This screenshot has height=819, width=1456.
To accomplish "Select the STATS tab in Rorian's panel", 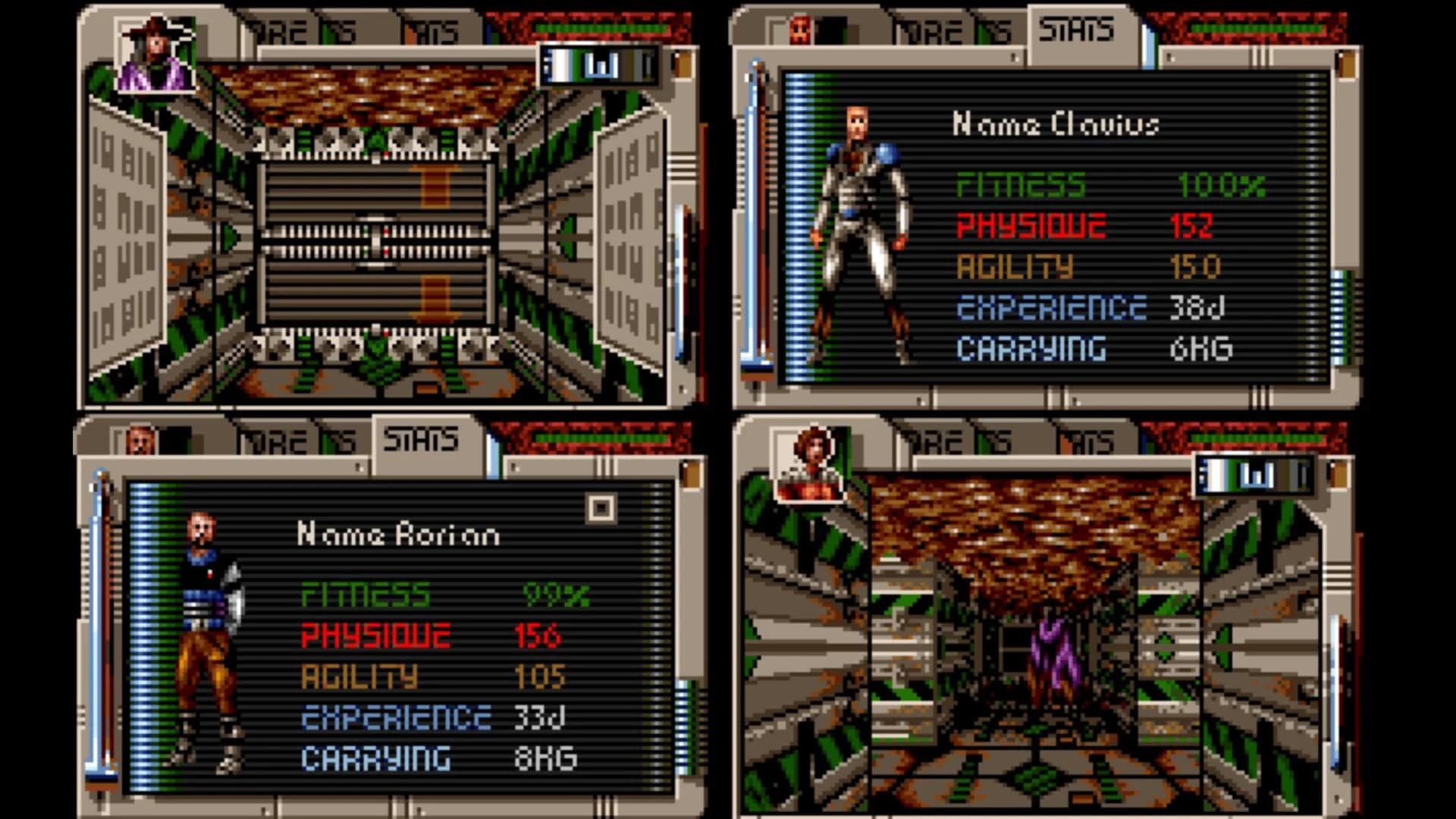I will pos(425,438).
